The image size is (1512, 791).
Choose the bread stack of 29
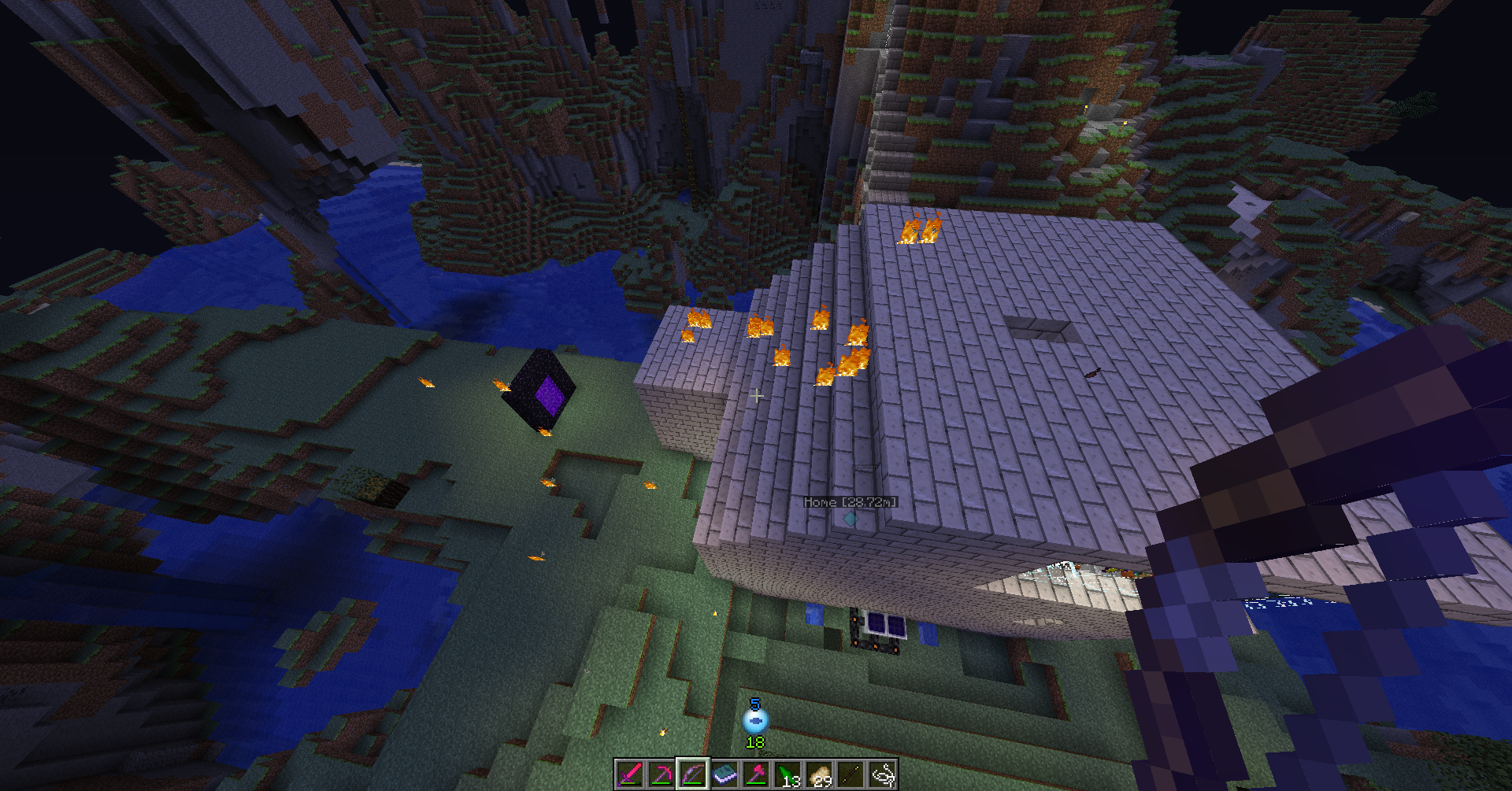click(819, 774)
